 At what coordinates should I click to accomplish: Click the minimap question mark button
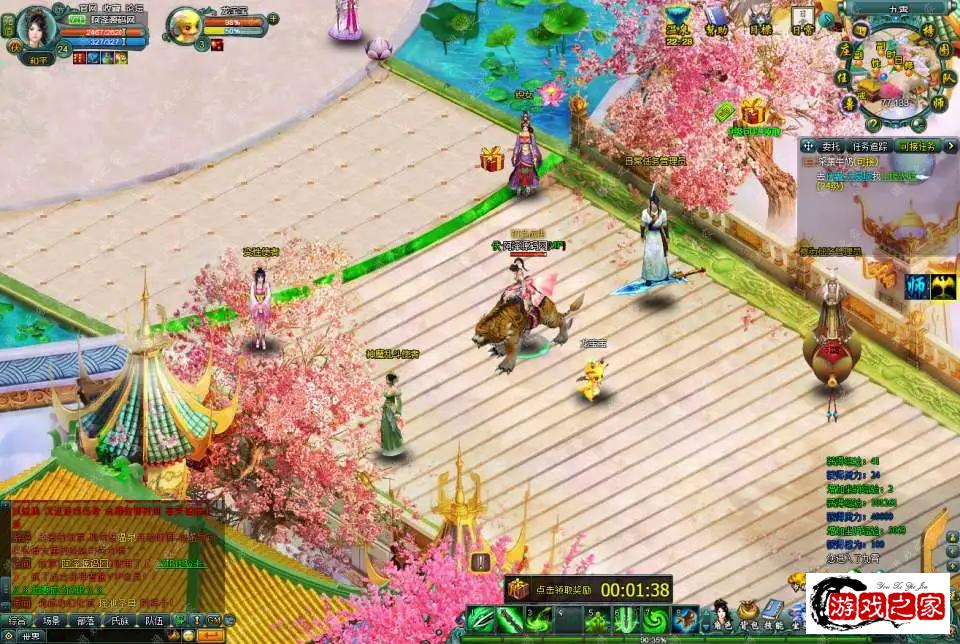[x=873, y=124]
